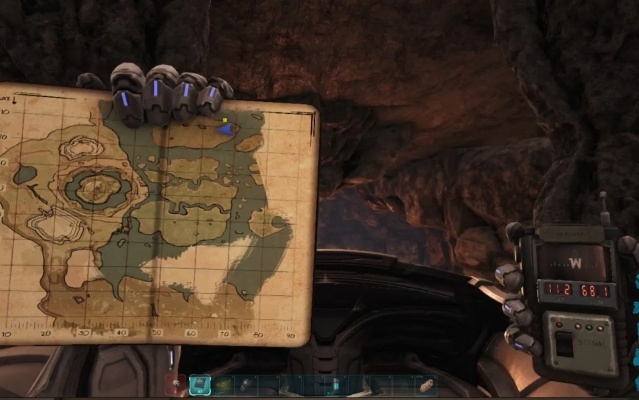
Task: Use the blue canister hotbar item
Action: click(335, 384)
